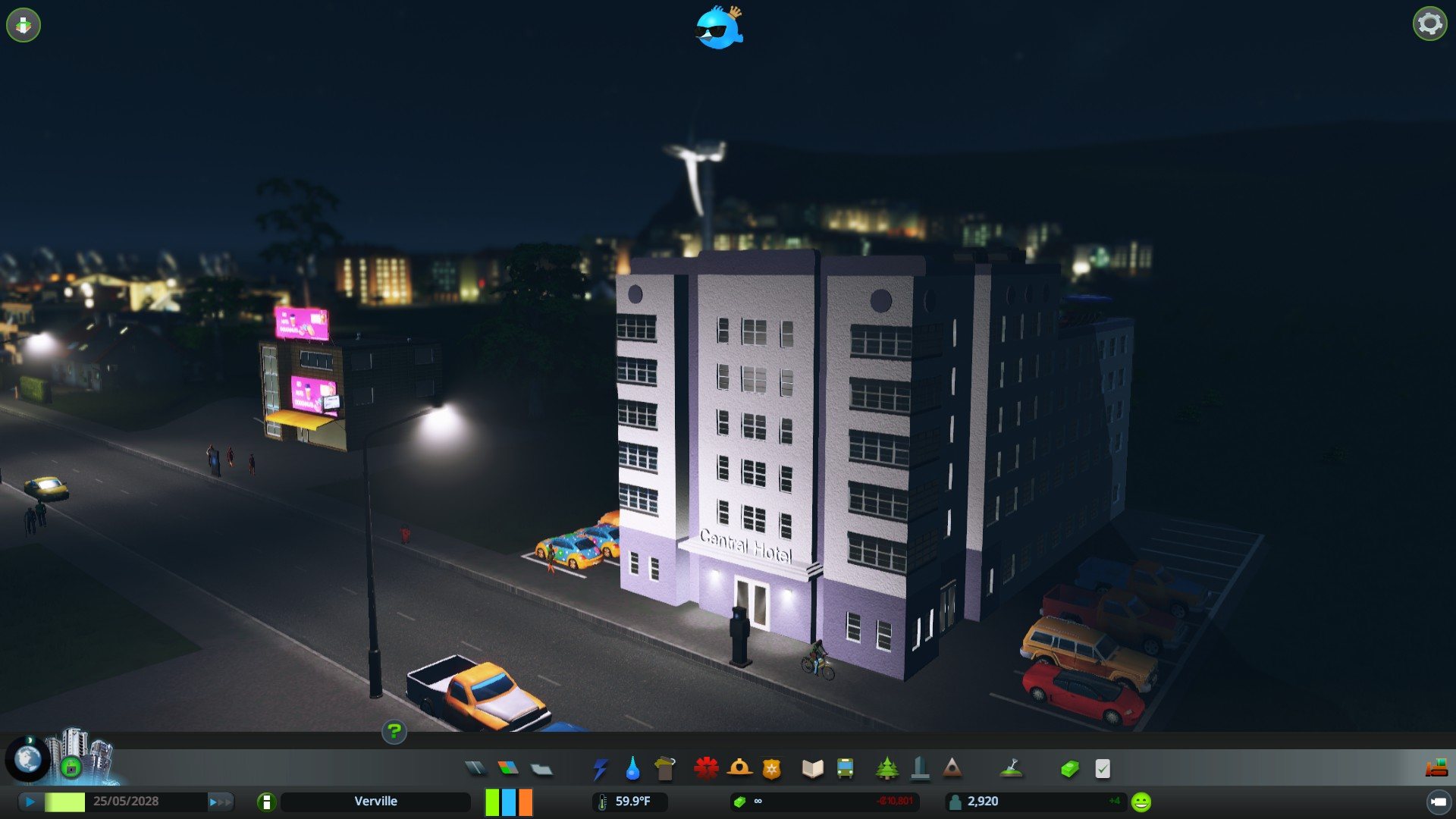Open the Public Transport bus menu
This screenshot has height=819, width=1456.
[845, 769]
